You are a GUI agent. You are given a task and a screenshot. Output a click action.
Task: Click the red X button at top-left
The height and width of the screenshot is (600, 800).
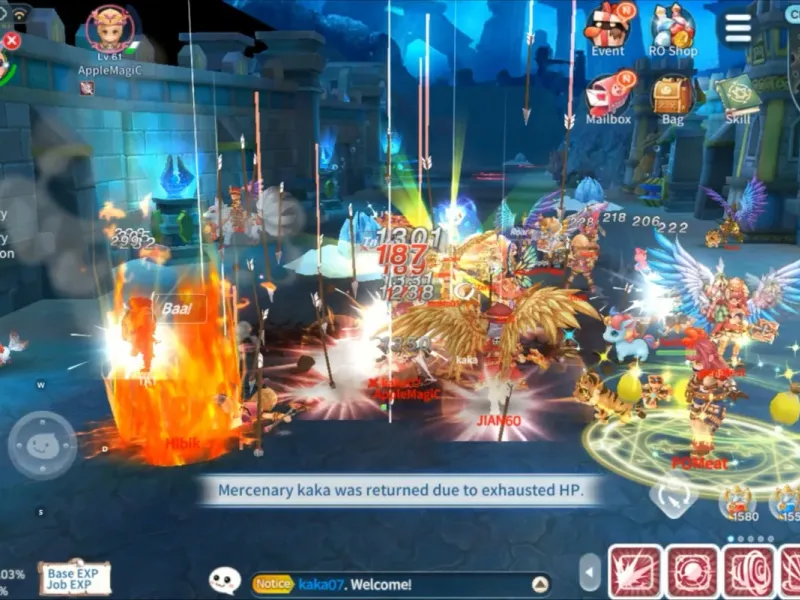pyautogui.click(x=11, y=41)
